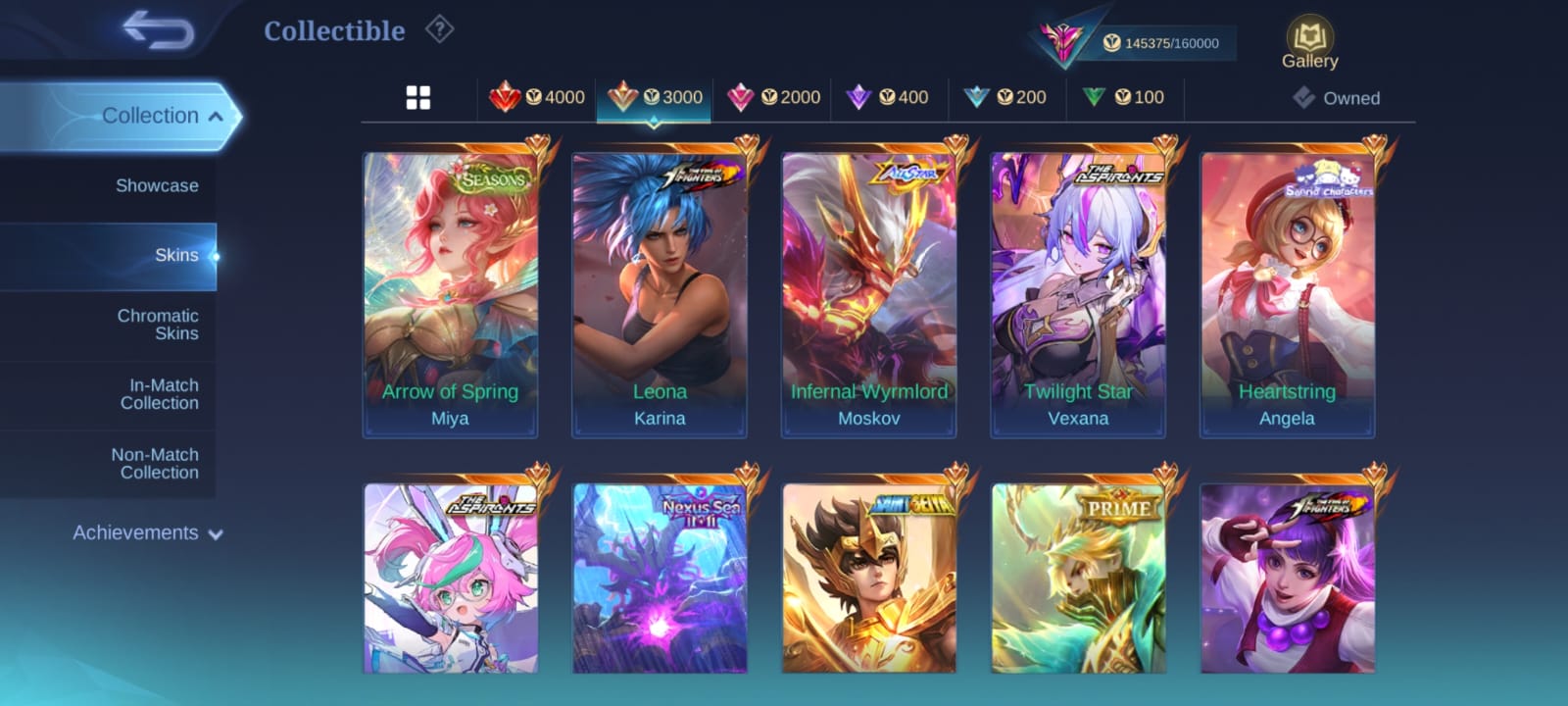Screen dimensions: 1568x706
Task: View the 100 point tier skins
Action: (1124, 97)
